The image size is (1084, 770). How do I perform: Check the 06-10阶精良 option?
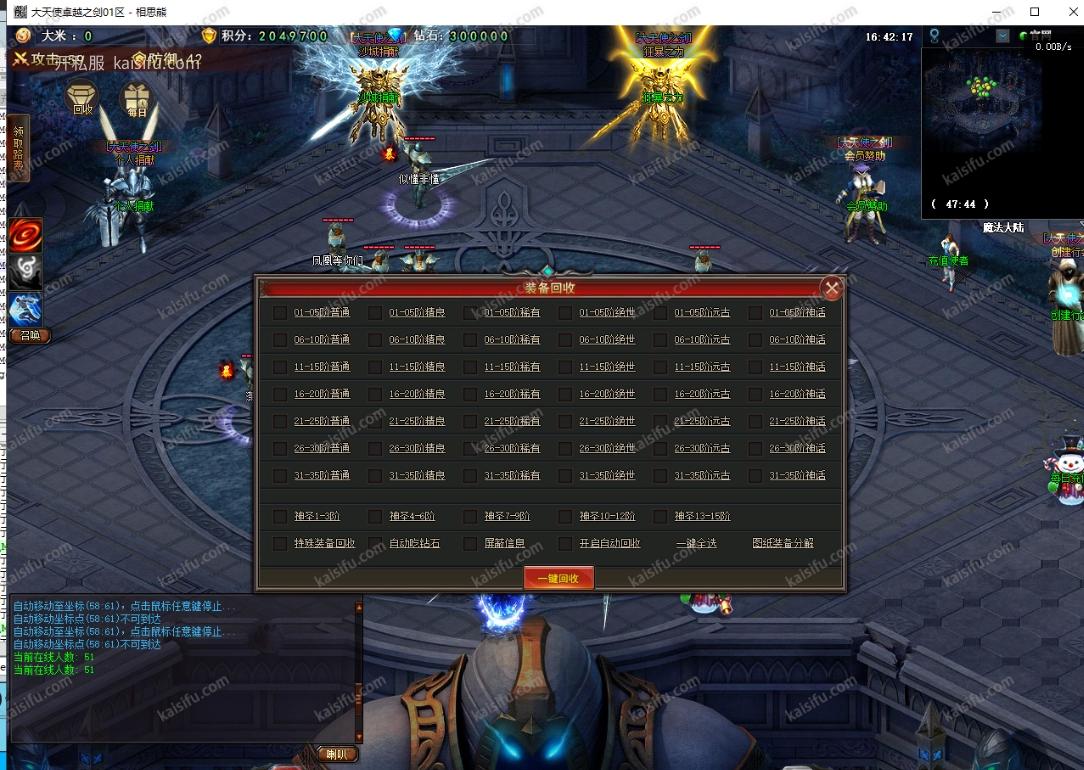click(375, 340)
